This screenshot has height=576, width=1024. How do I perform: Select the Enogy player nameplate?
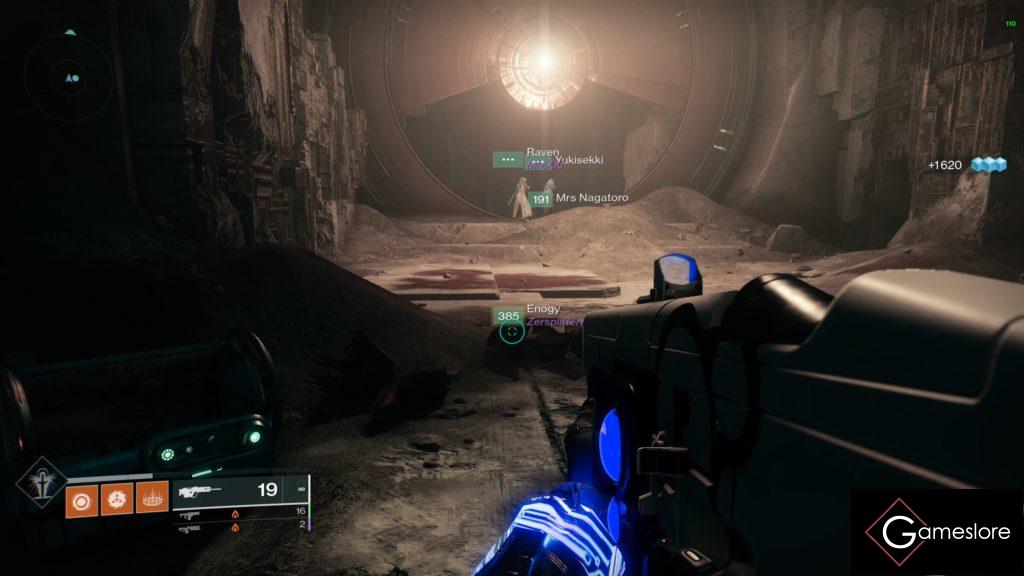(530, 314)
